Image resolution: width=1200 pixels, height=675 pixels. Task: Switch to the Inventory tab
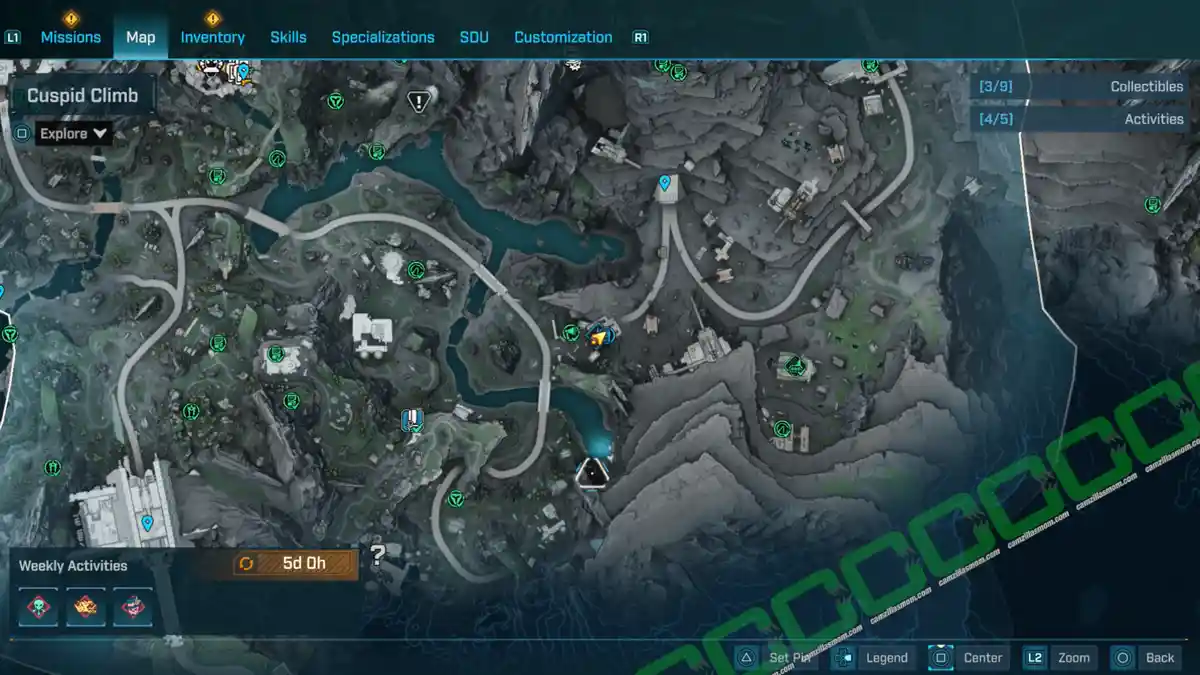pos(212,37)
